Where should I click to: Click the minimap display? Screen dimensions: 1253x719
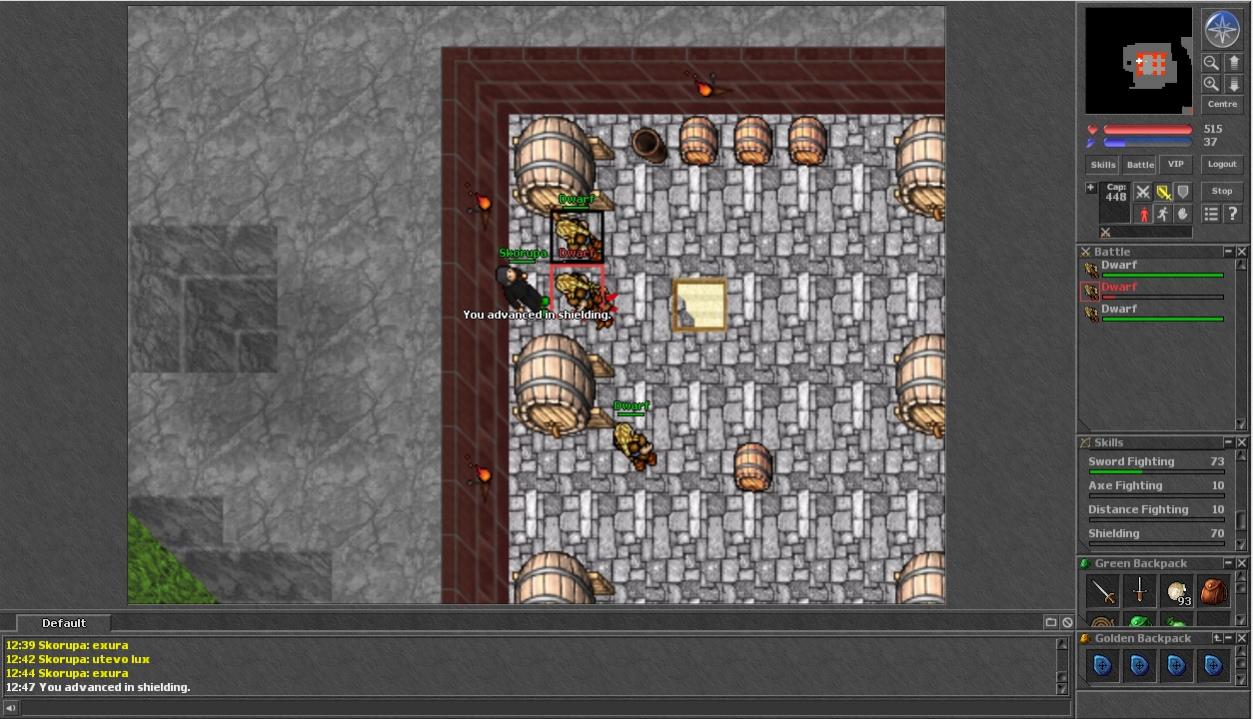click(x=1138, y=61)
